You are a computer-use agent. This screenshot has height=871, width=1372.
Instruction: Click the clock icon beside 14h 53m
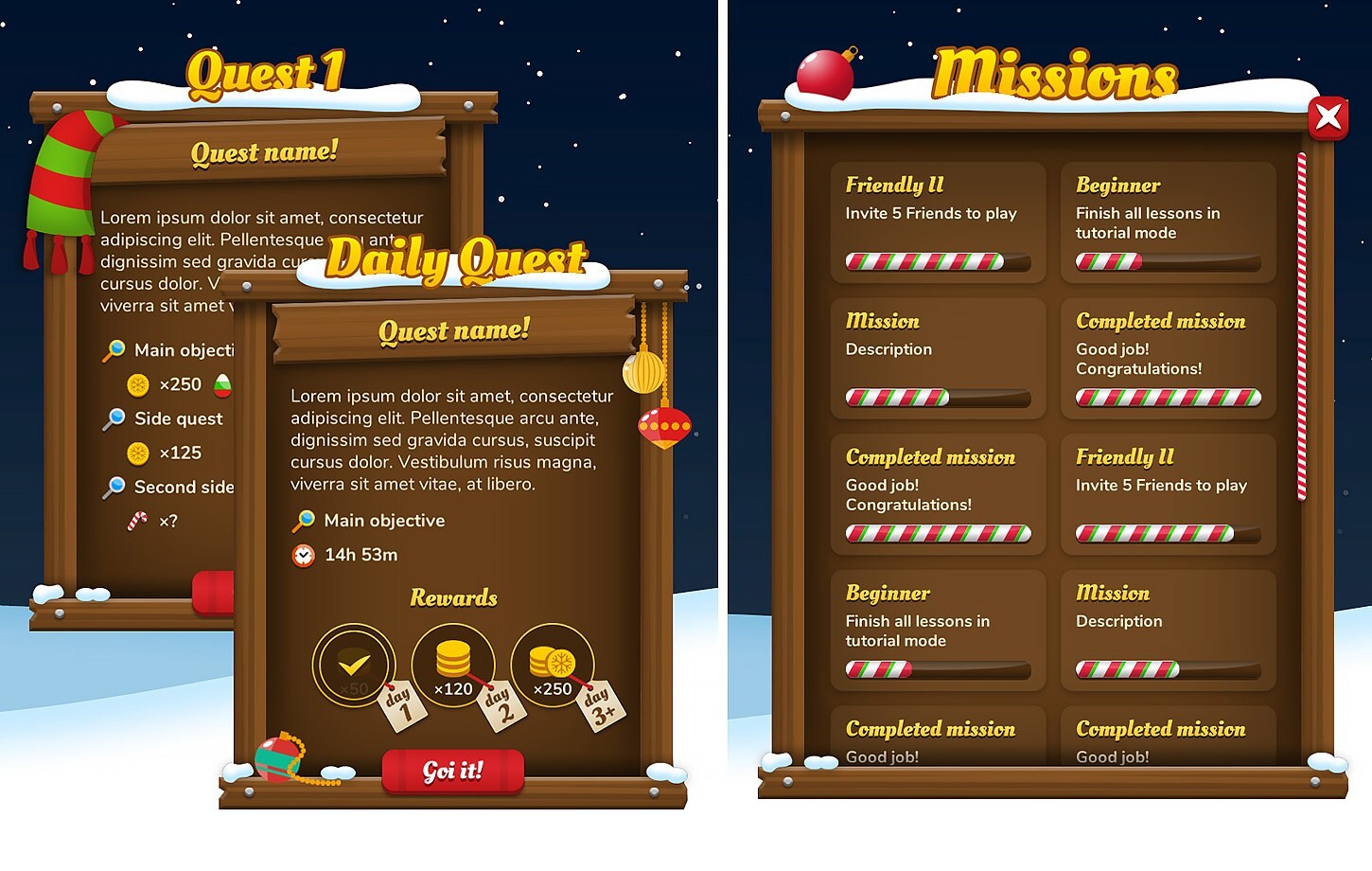tap(302, 555)
